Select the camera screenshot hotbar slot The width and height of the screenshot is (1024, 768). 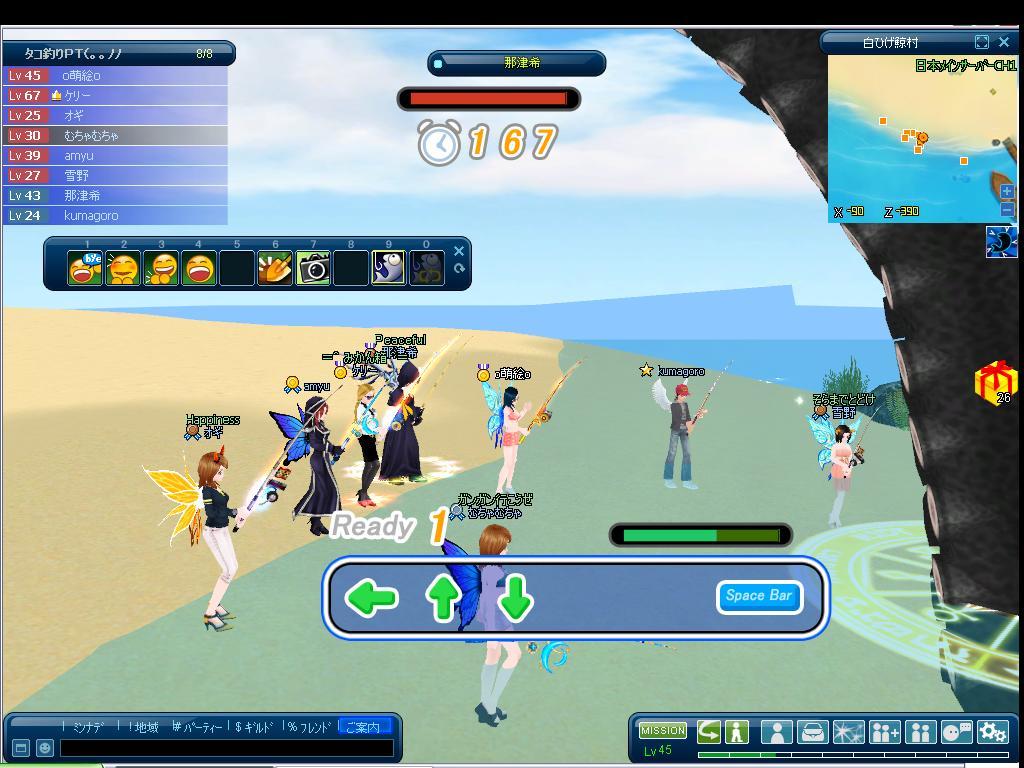point(313,268)
